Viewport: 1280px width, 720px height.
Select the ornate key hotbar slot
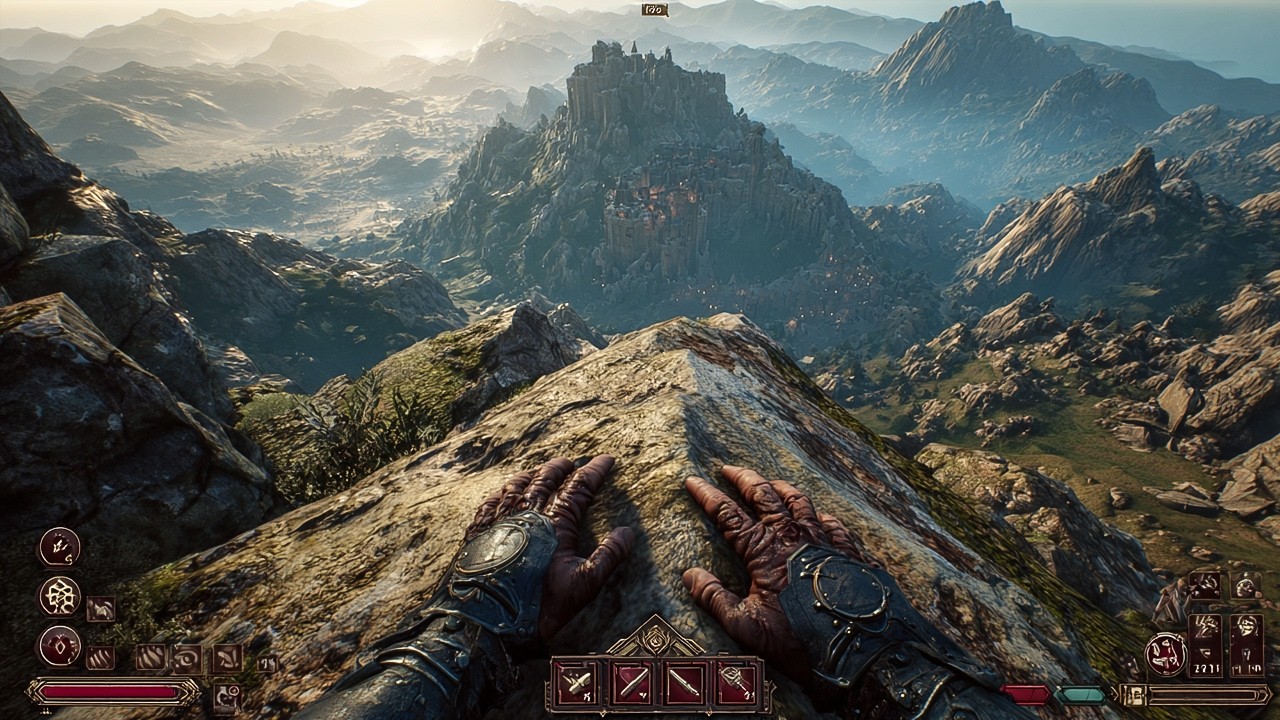pyautogui.click(x=735, y=683)
